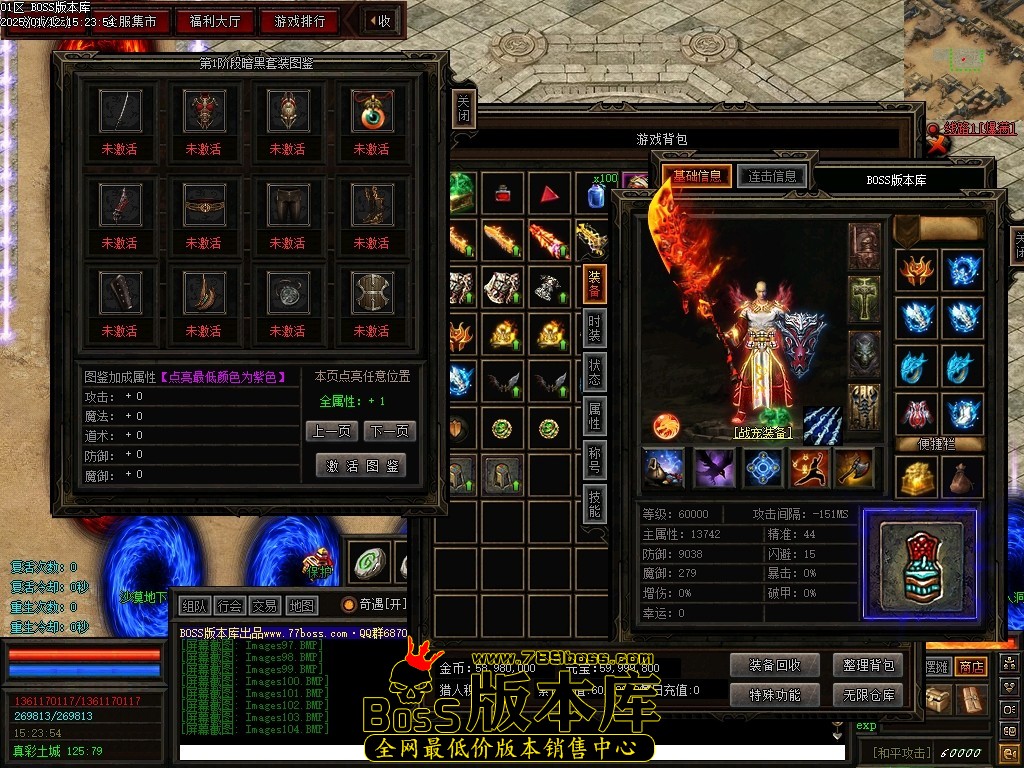Open the 行会 guild panel
1024x768 pixels.
tap(230, 605)
